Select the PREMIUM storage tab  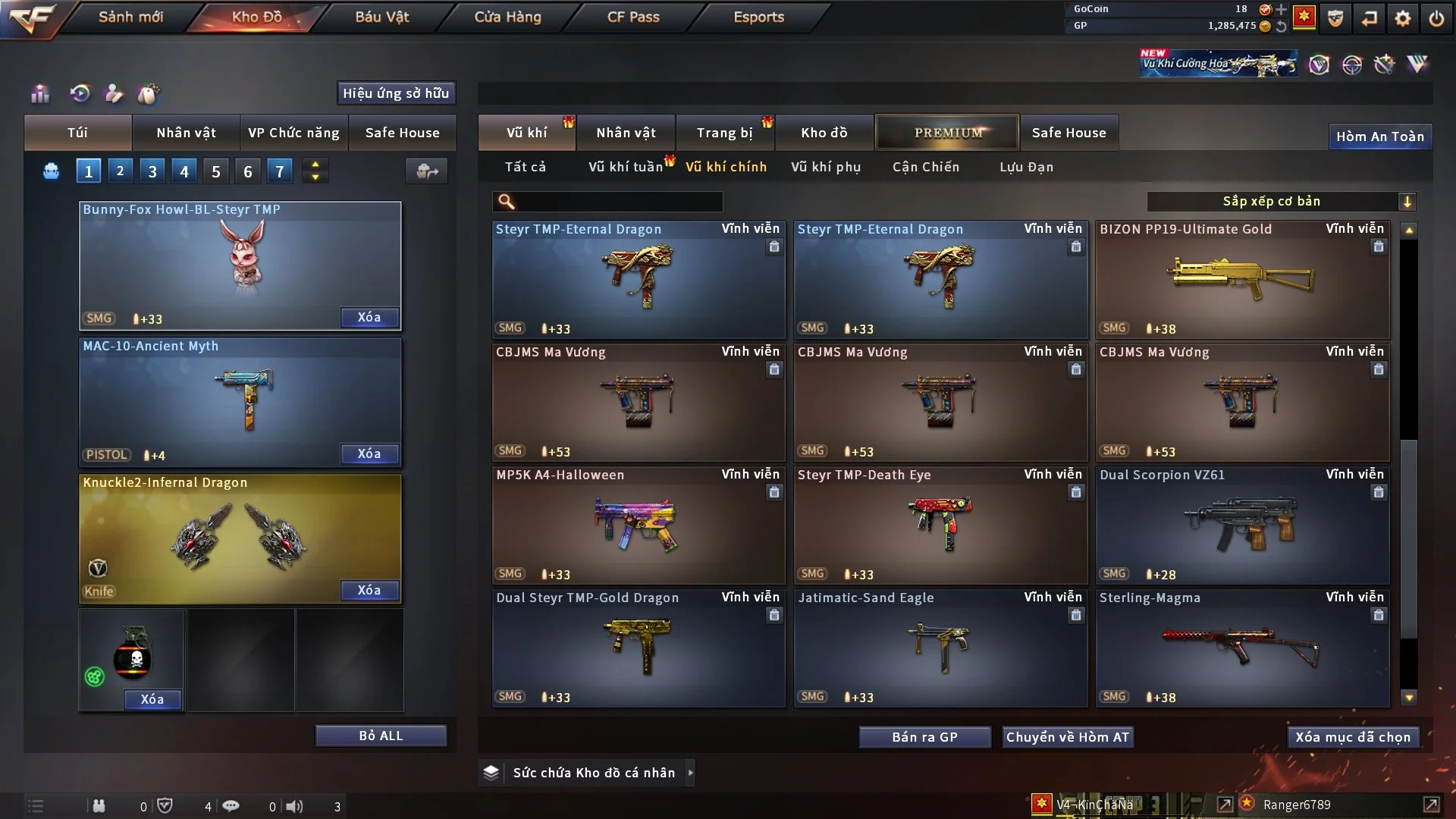coord(947,133)
